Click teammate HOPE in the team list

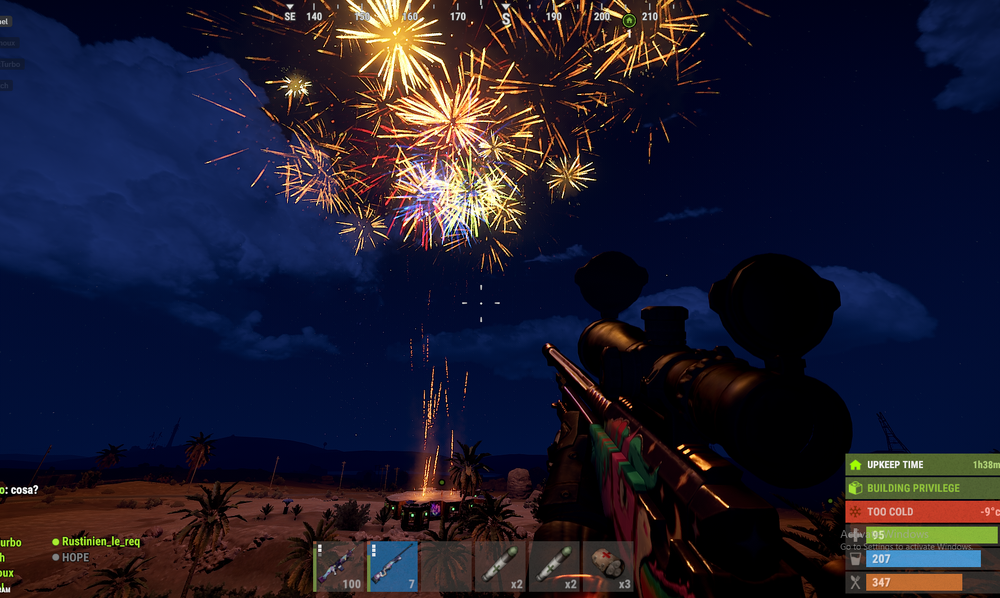click(x=75, y=557)
